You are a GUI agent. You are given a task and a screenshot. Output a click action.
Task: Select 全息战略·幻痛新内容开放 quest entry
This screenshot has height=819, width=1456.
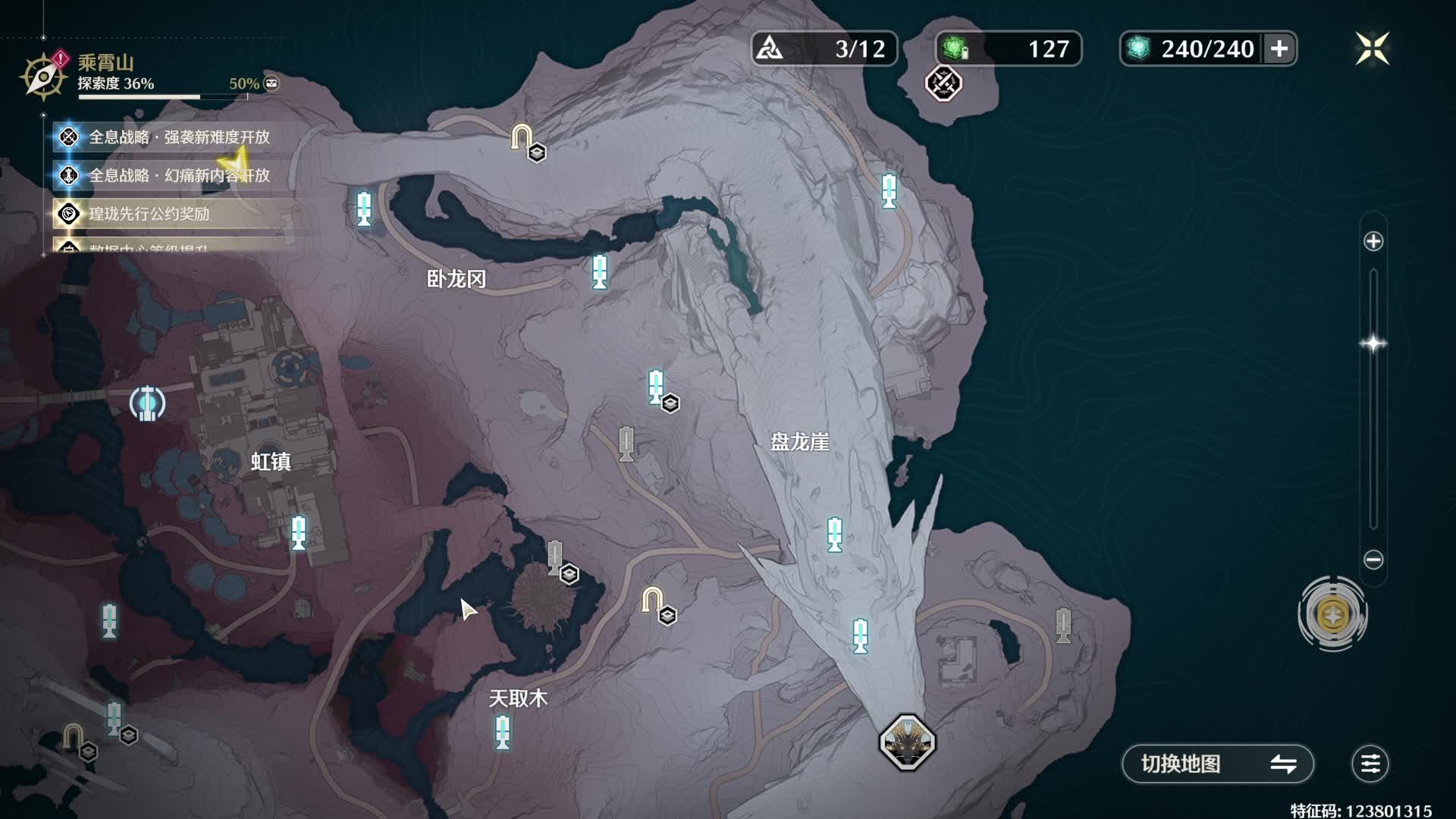click(x=179, y=176)
